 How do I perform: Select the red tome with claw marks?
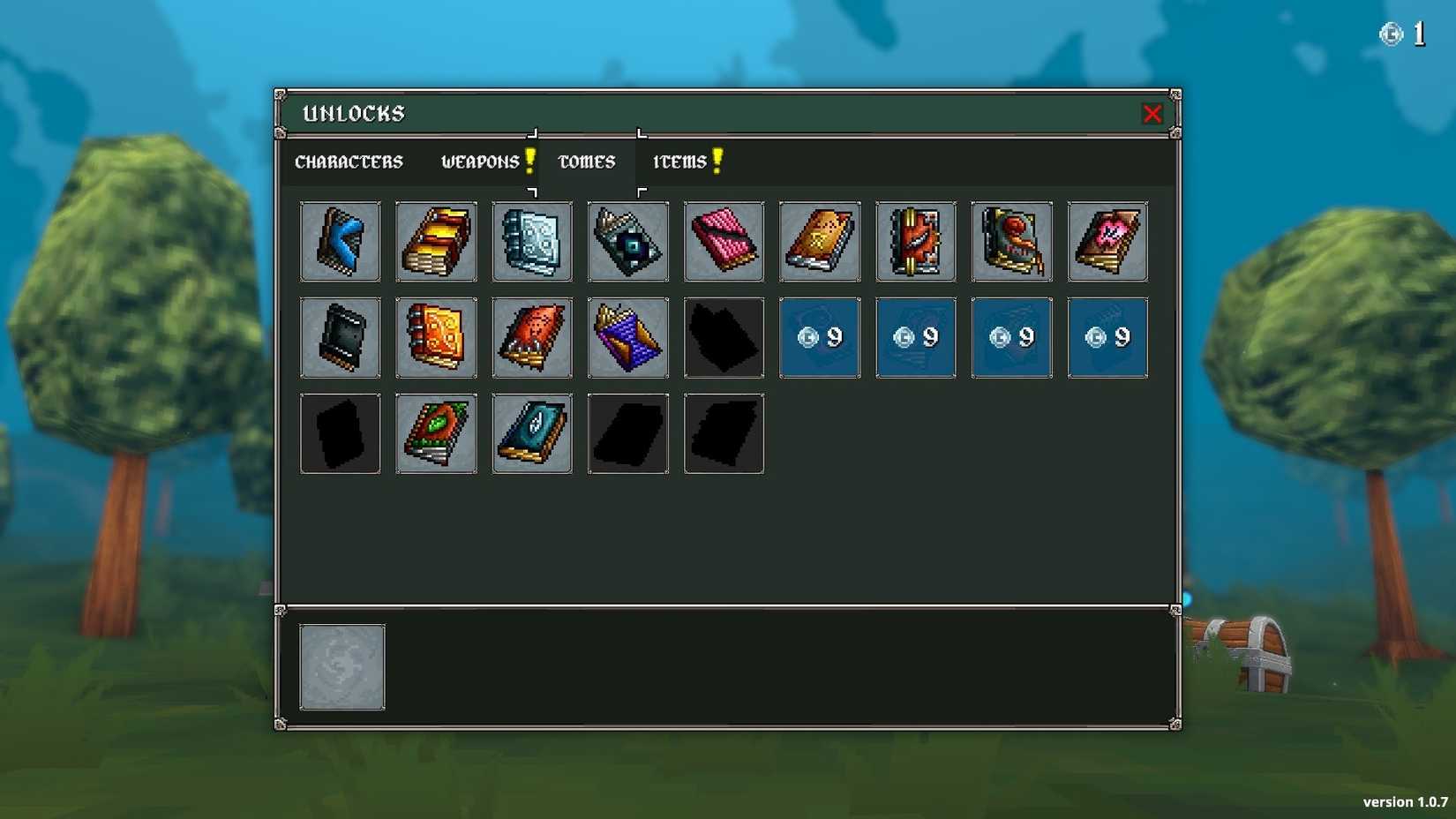click(532, 337)
